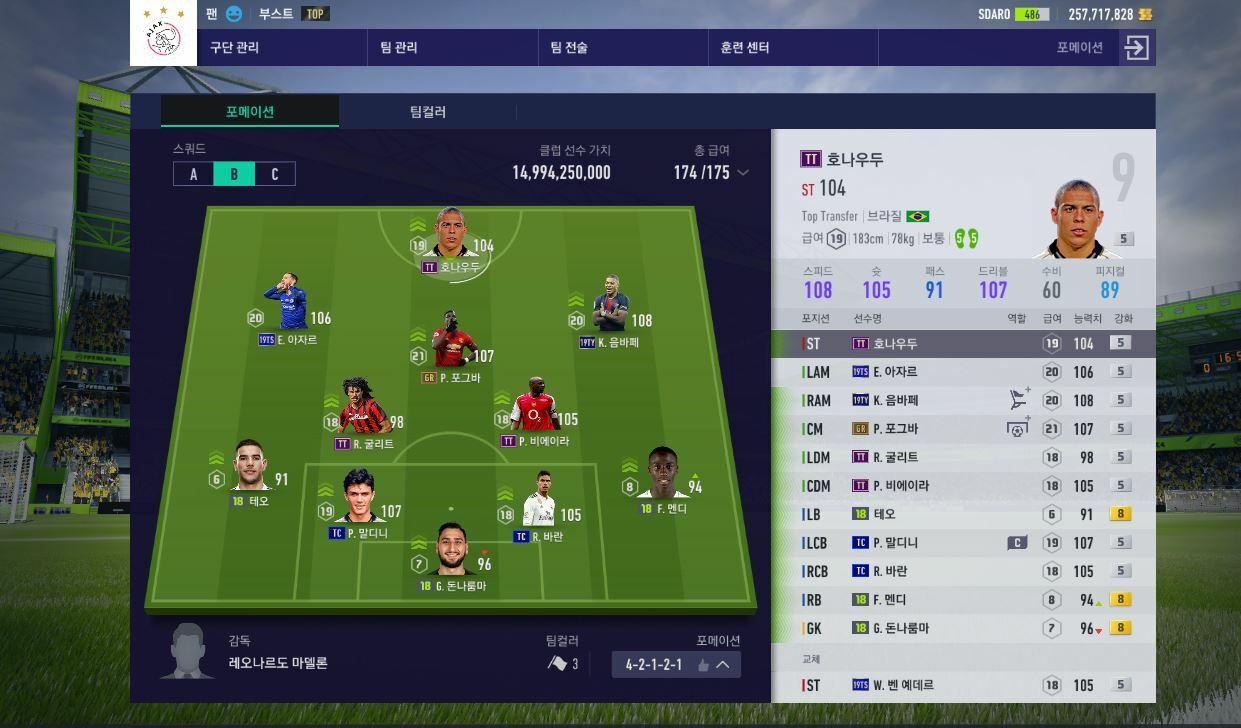Choose squad C
This screenshot has width=1241, height=728.
tap(275, 174)
